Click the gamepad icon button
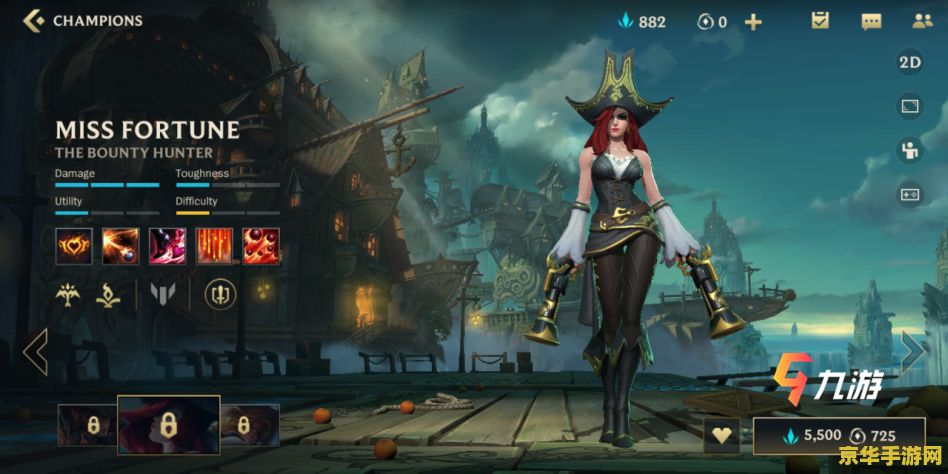 pyautogui.click(x=909, y=195)
